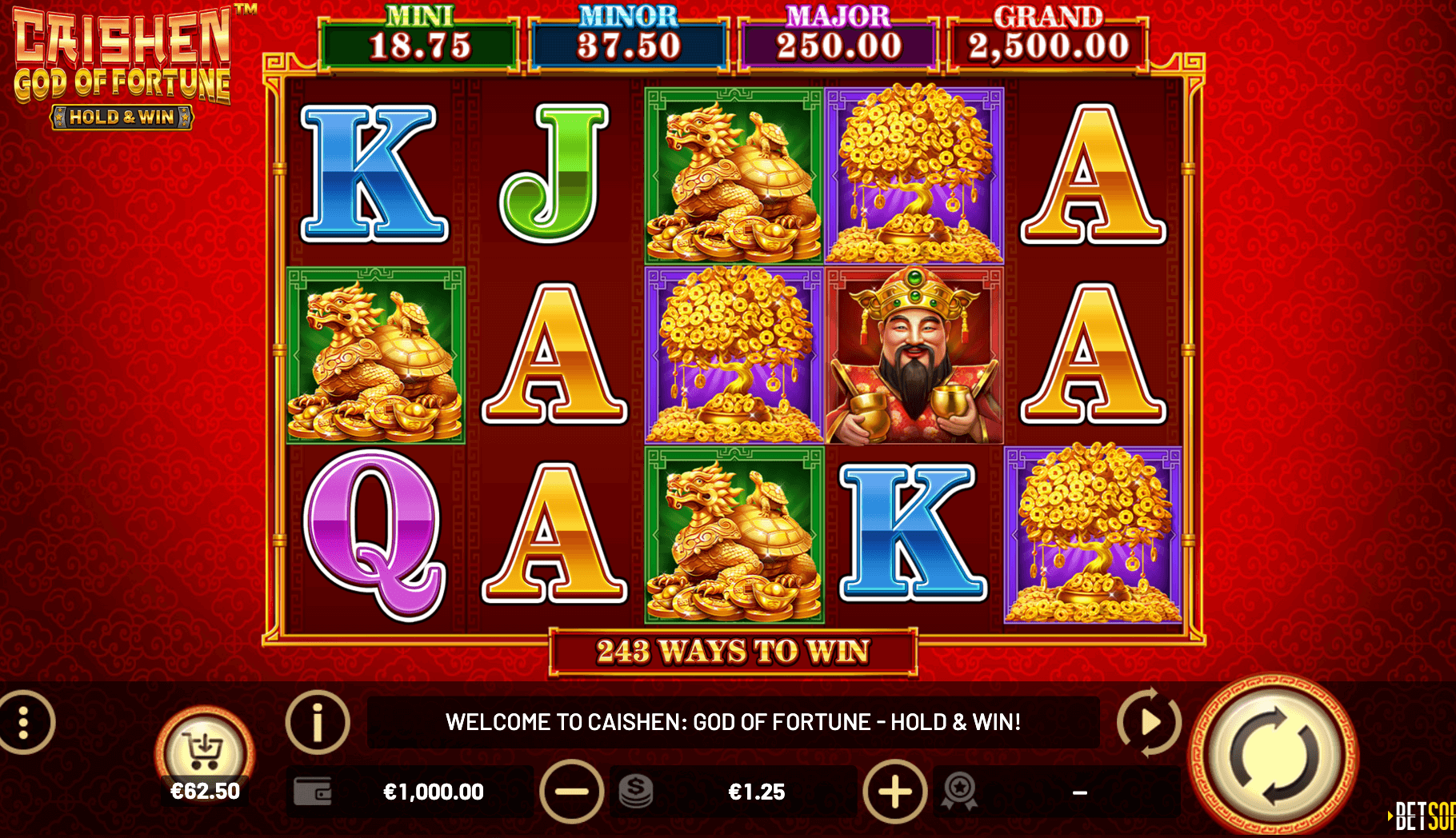The image size is (1456, 838).
Task: Open the coin stack bet selector
Action: pyautogui.click(x=636, y=792)
